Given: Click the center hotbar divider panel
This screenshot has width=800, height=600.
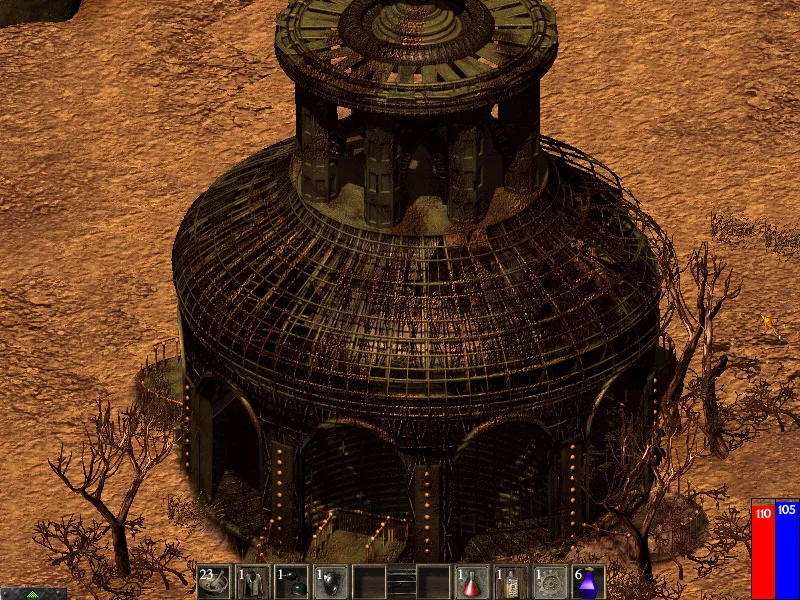Looking at the screenshot, I should point(401,581).
